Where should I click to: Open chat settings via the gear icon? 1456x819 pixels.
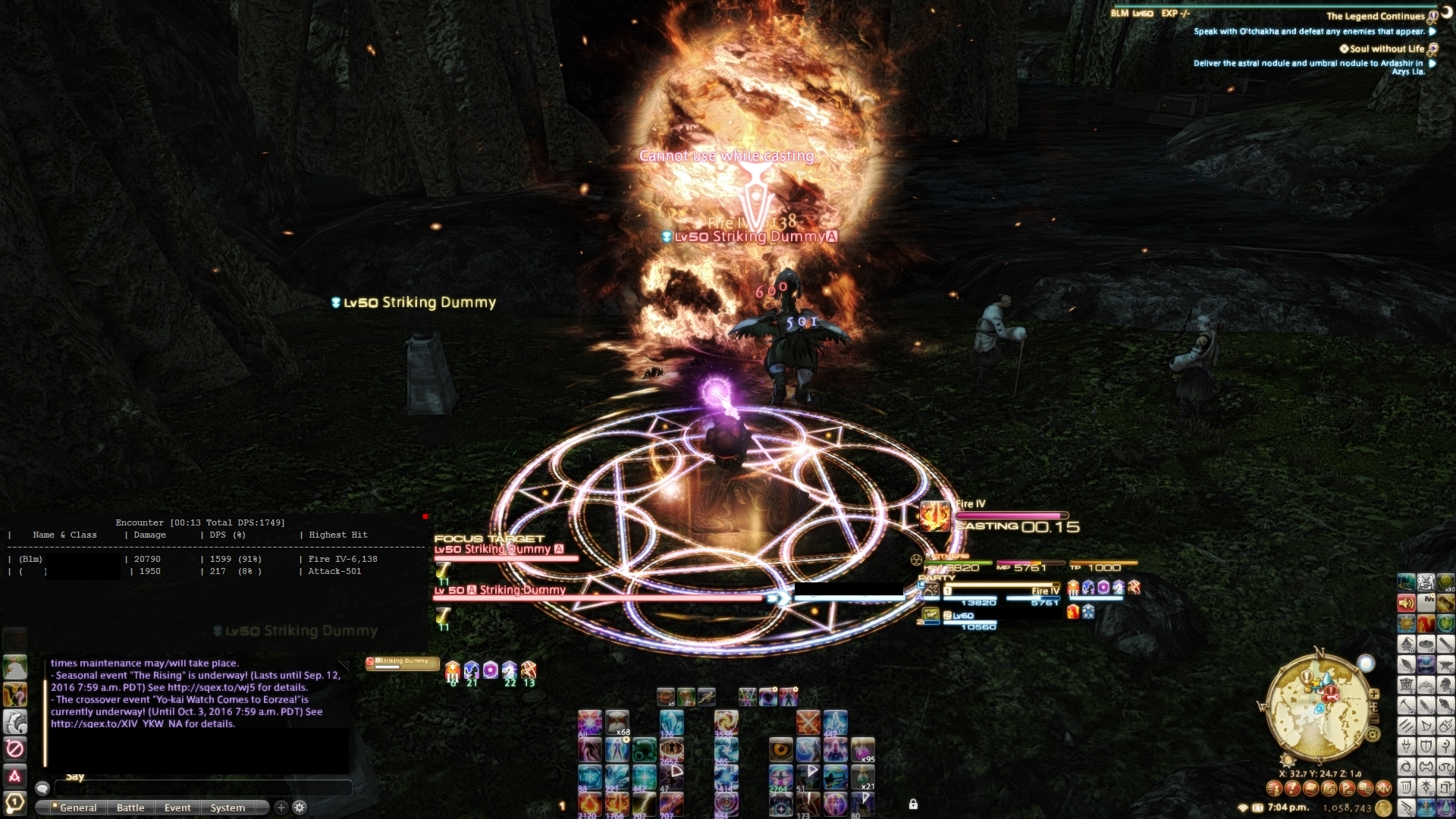tap(299, 808)
